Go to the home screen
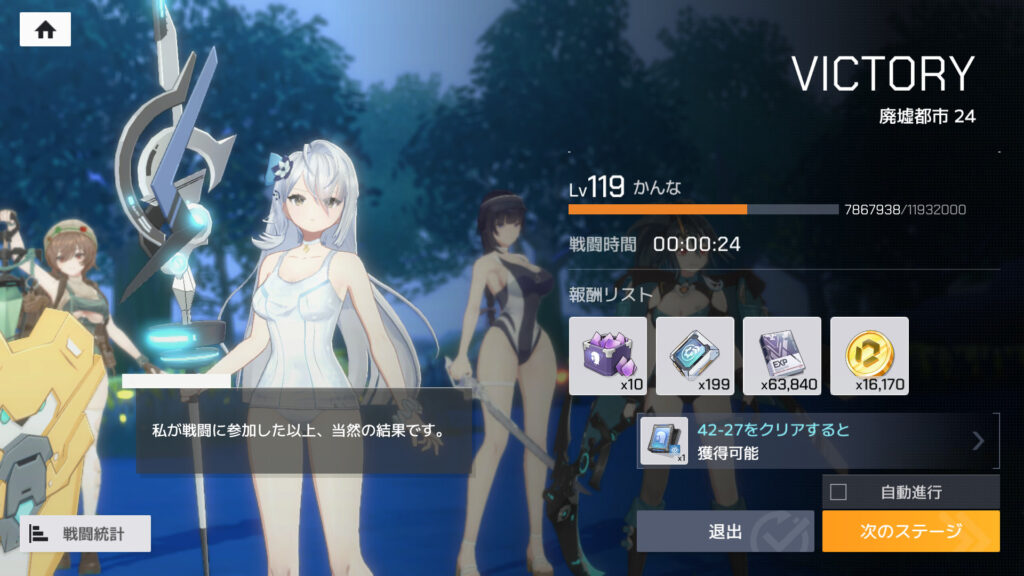This screenshot has width=1024, height=576. coord(45,30)
